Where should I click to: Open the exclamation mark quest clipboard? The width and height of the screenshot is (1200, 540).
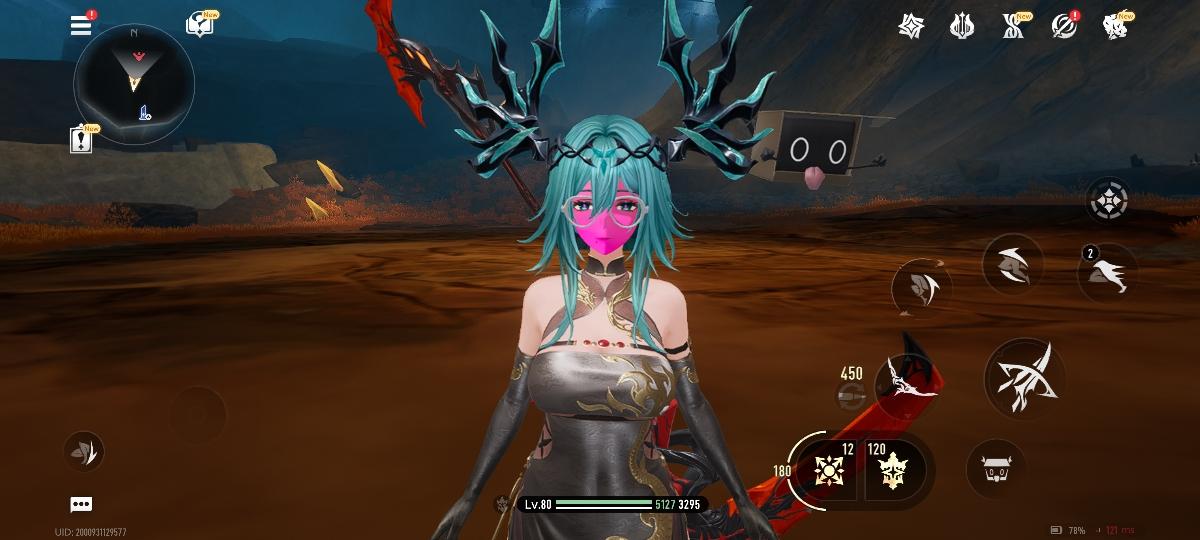[x=81, y=140]
